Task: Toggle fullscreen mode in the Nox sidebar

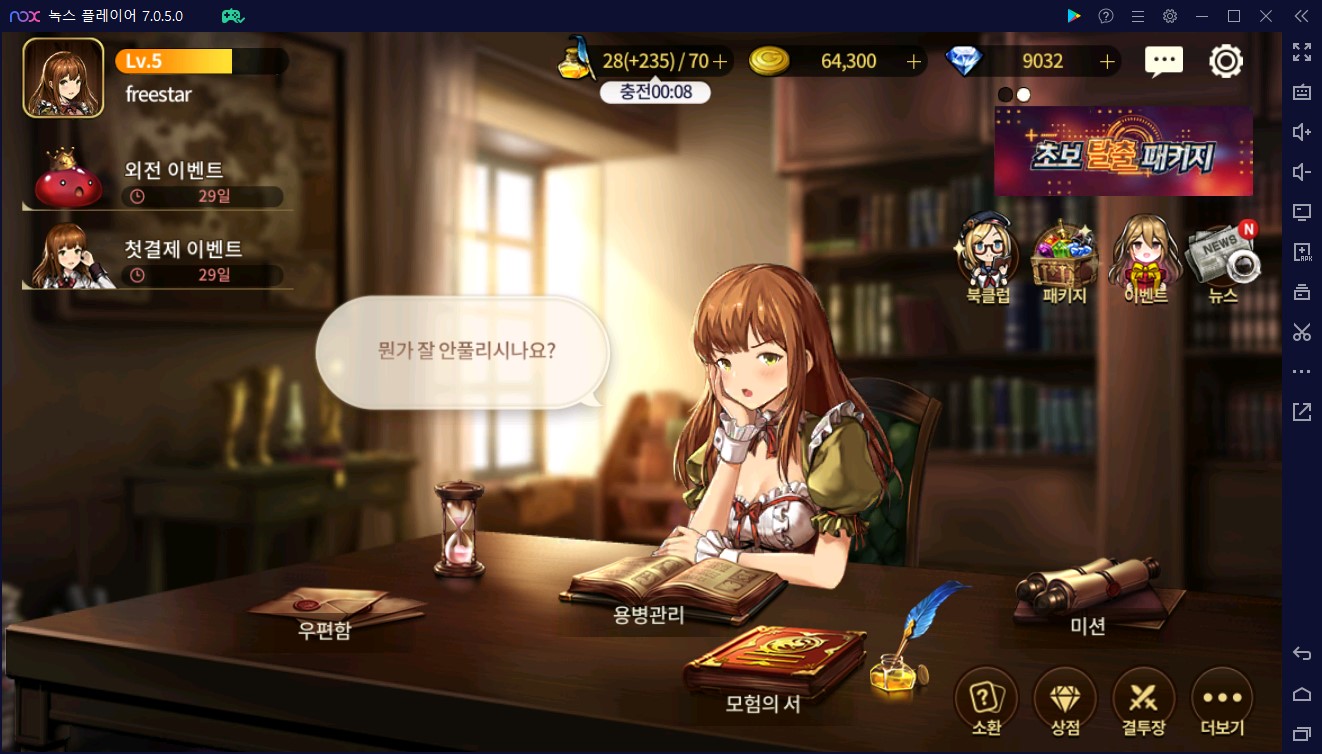Action: tap(1301, 52)
